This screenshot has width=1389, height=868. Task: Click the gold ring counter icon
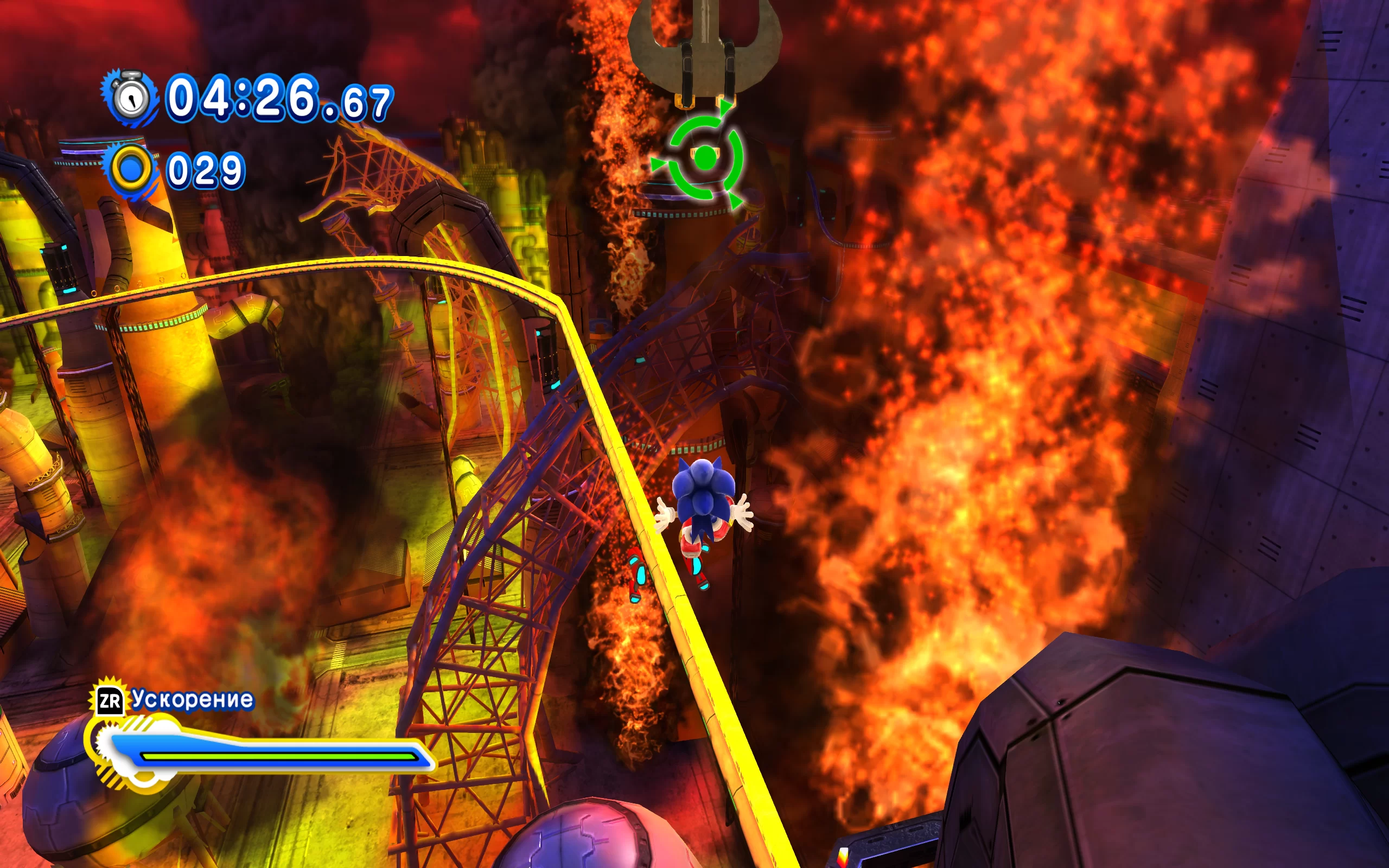131,169
